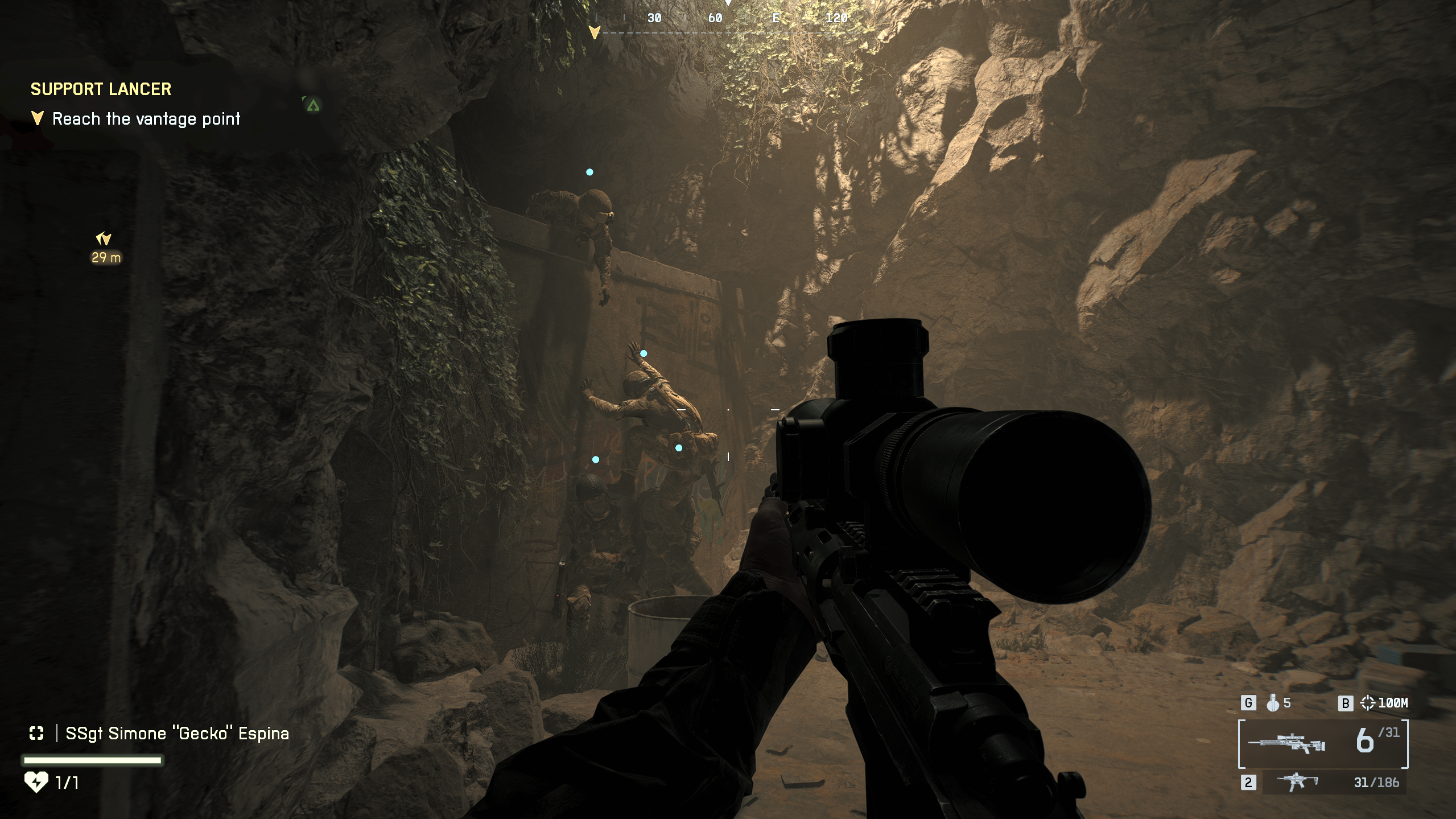This screenshot has width=1456, height=819.
Task: Select the sniper rifle primary weapon slot
Action: (1286, 743)
